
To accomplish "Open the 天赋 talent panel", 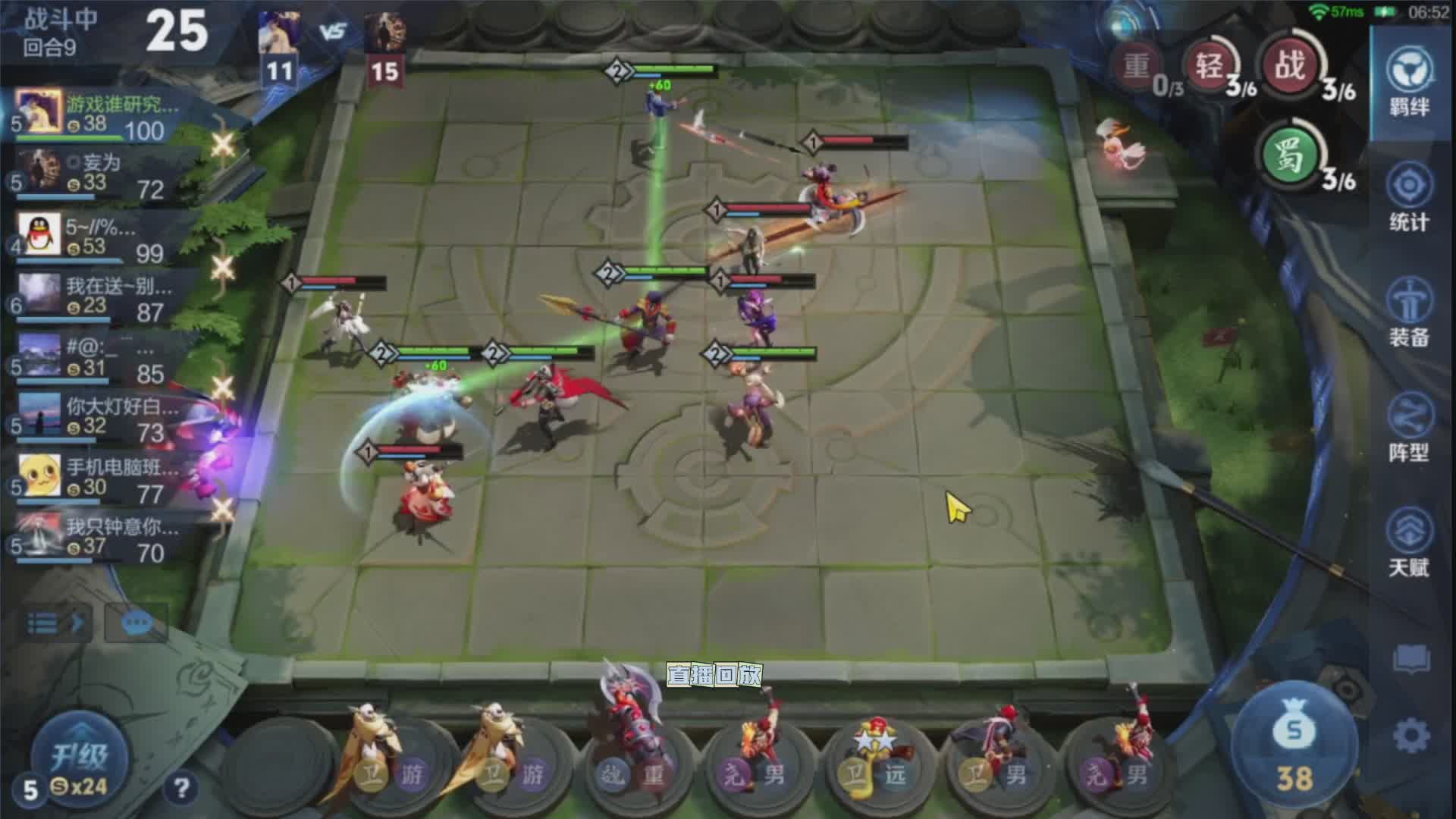I will (x=1409, y=543).
